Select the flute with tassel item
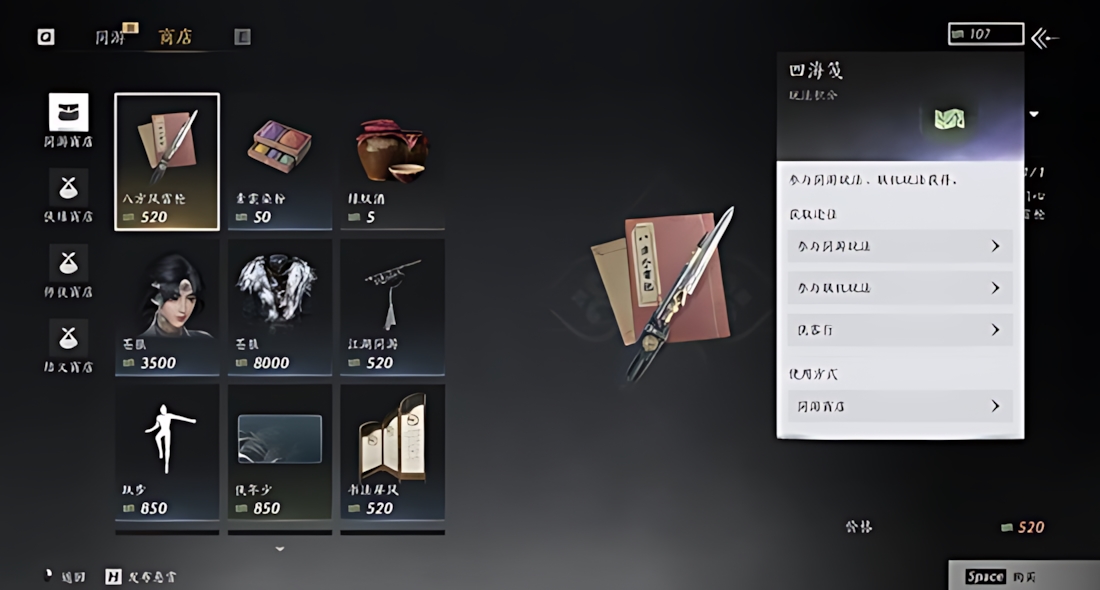This screenshot has height=590, width=1100. point(392,306)
